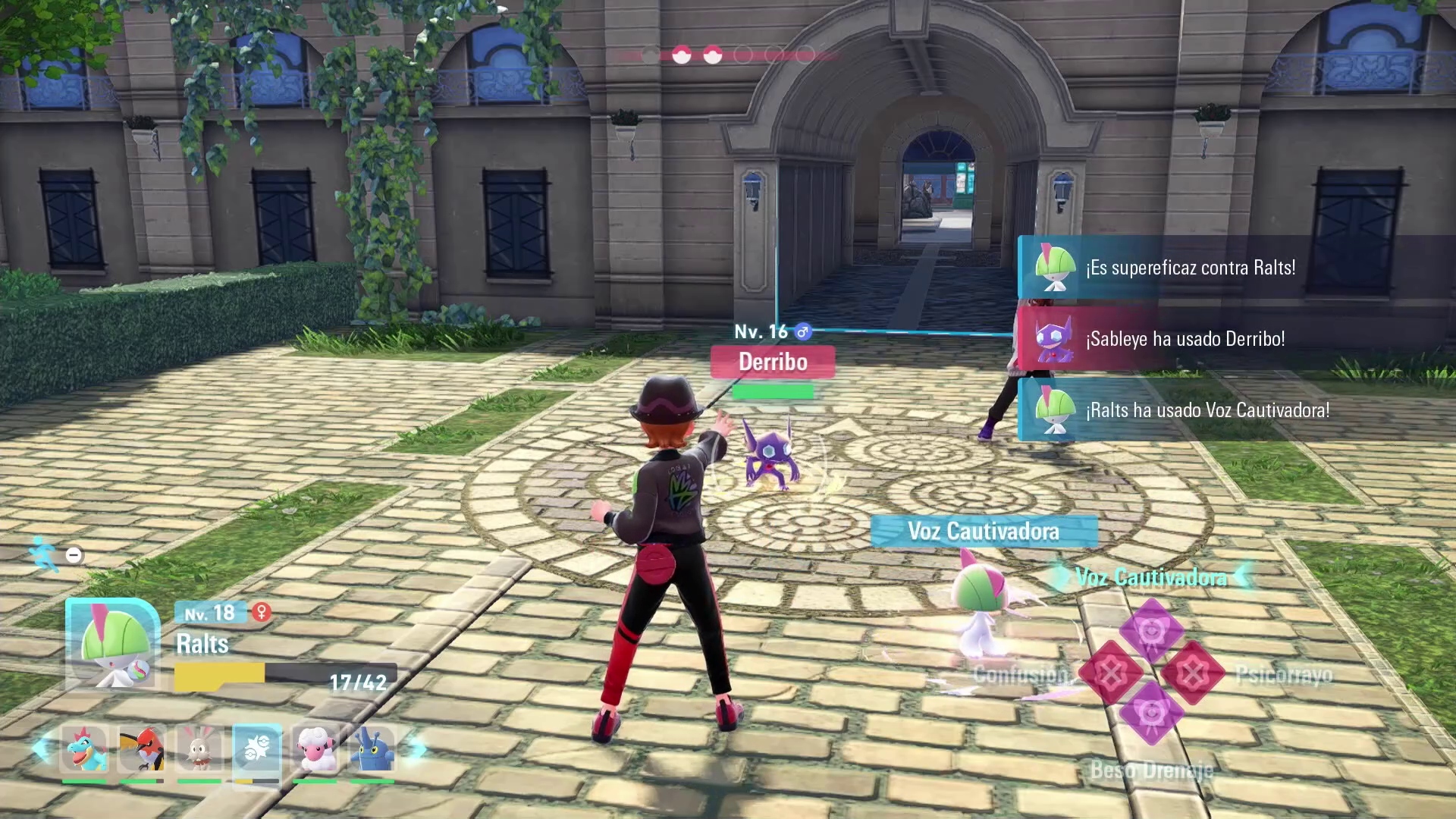Click the right arrow of the party bar
Screen dimensions: 1456x819
(416, 749)
